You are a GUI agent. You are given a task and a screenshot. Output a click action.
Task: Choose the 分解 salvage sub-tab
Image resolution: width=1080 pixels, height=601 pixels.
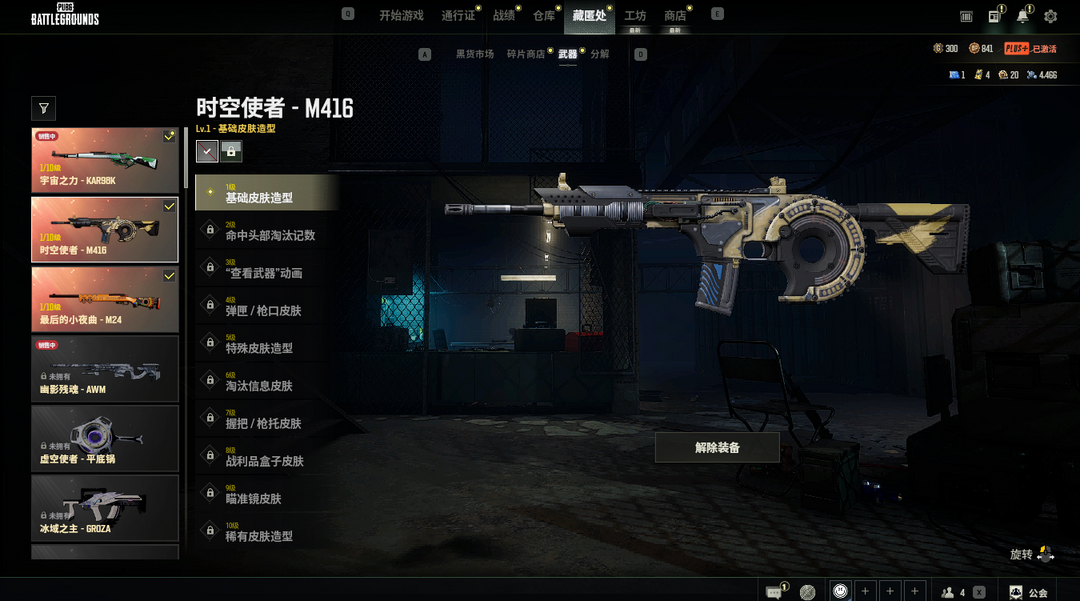coord(600,54)
